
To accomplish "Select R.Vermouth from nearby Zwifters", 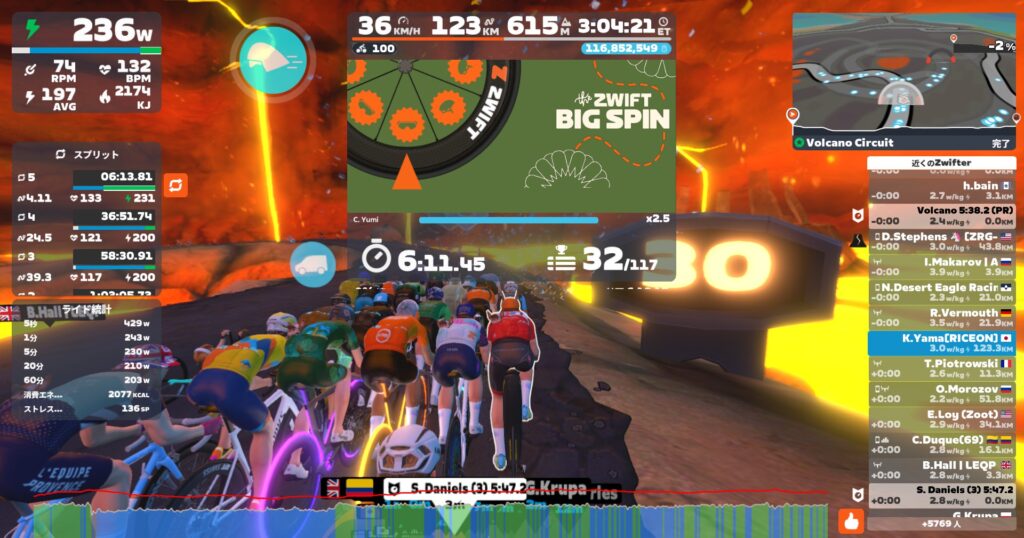I will (941, 318).
